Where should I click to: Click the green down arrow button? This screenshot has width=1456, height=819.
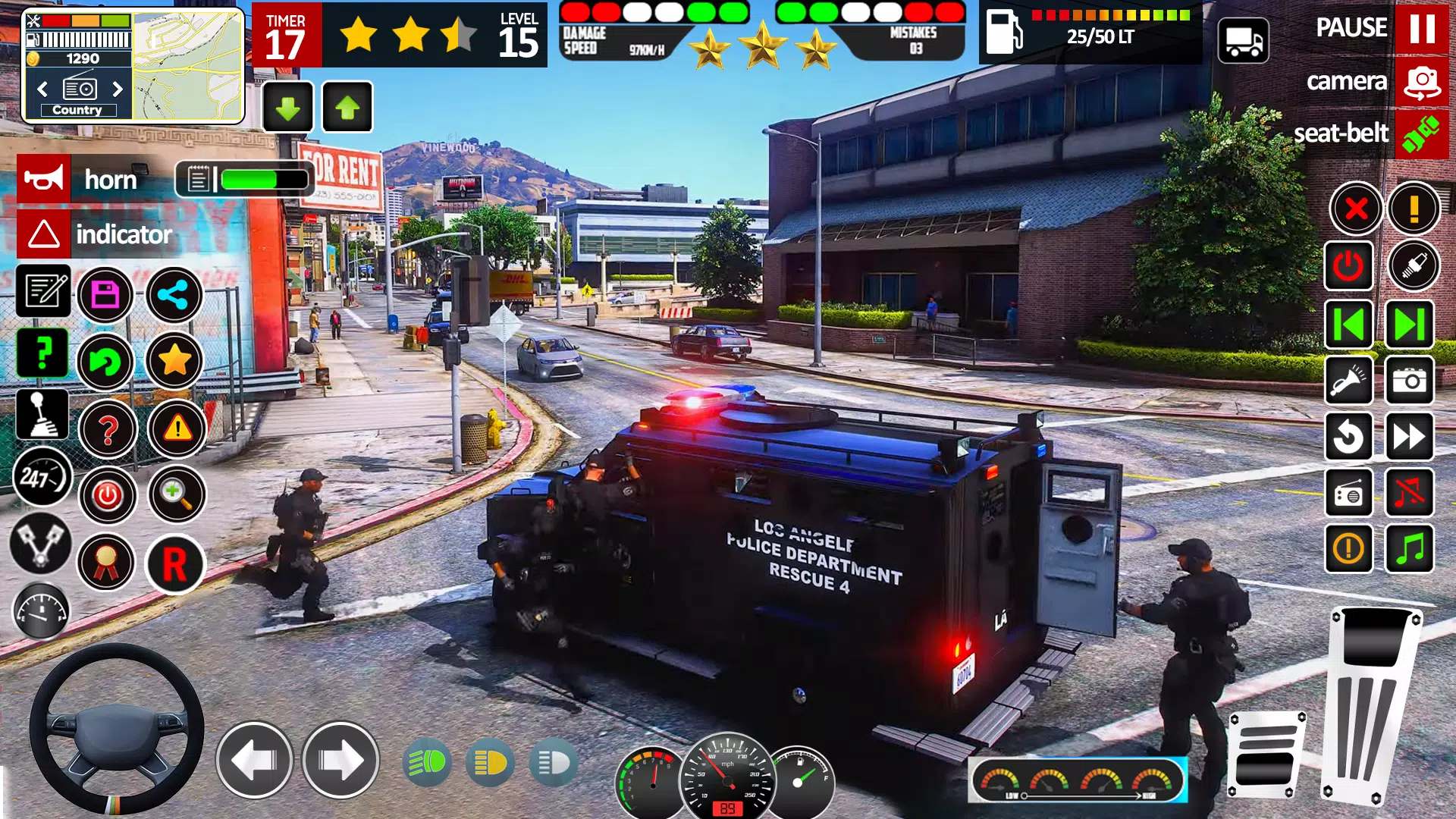coord(287,108)
